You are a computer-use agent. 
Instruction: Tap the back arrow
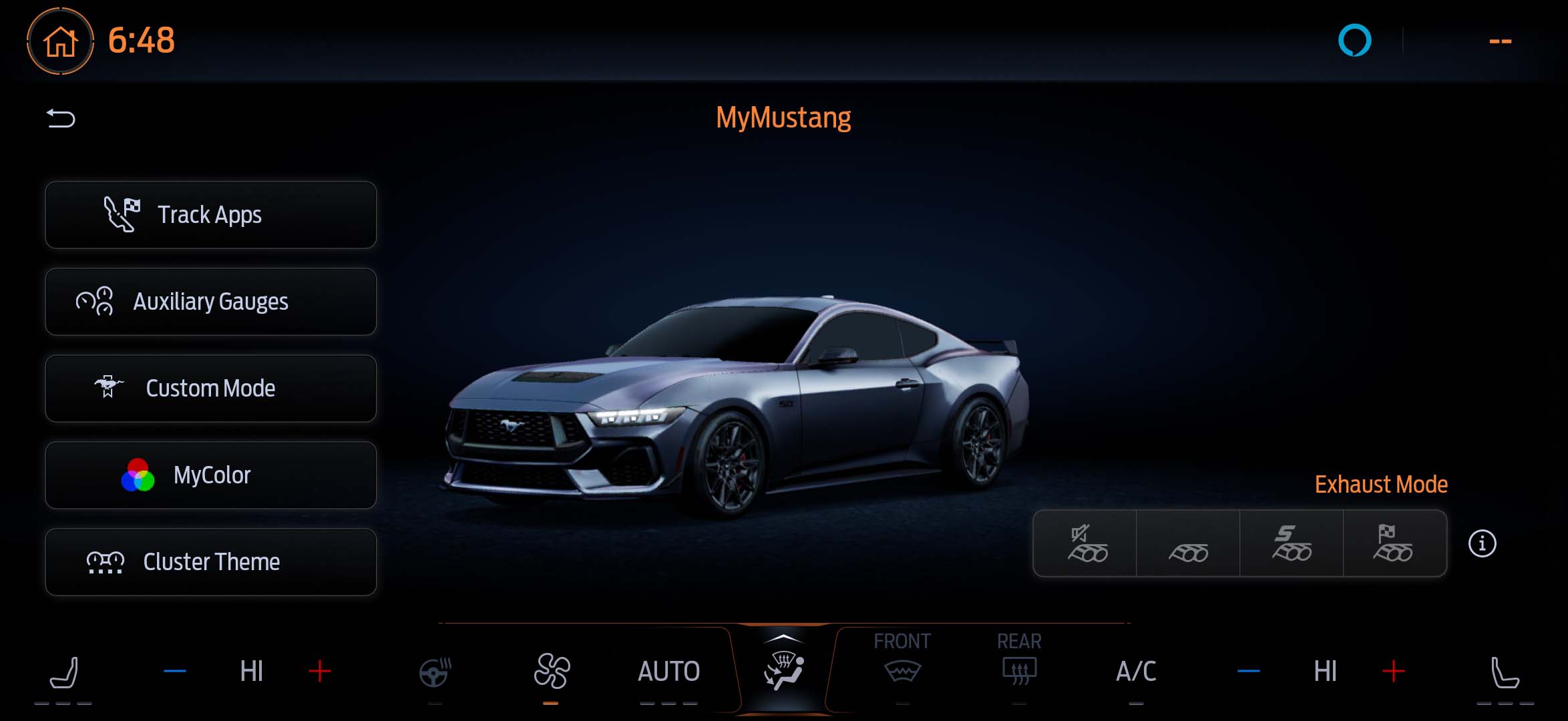tap(61, 119)
